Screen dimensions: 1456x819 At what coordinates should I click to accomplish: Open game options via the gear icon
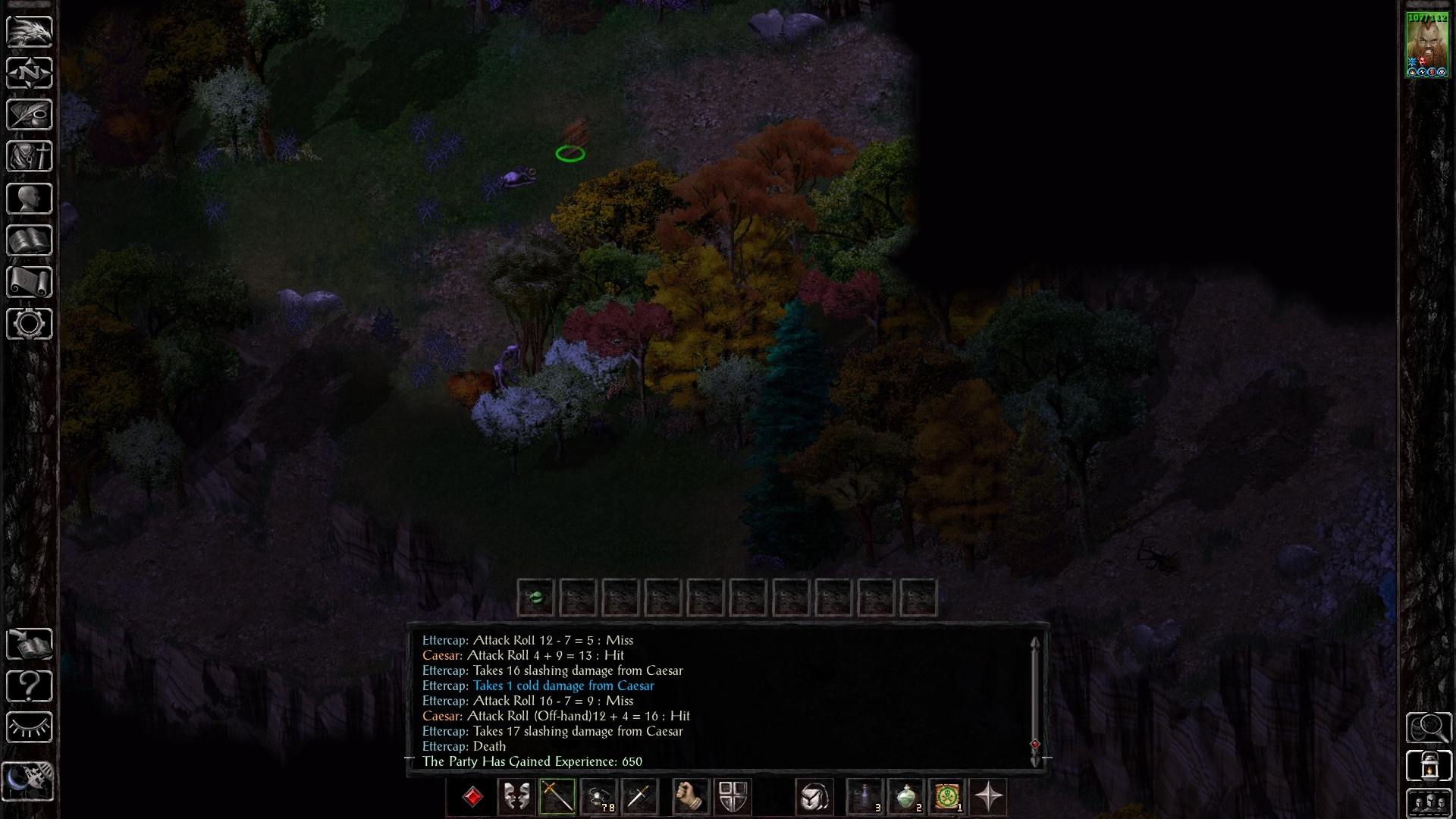pyautogui.click(x=30, y=324)
